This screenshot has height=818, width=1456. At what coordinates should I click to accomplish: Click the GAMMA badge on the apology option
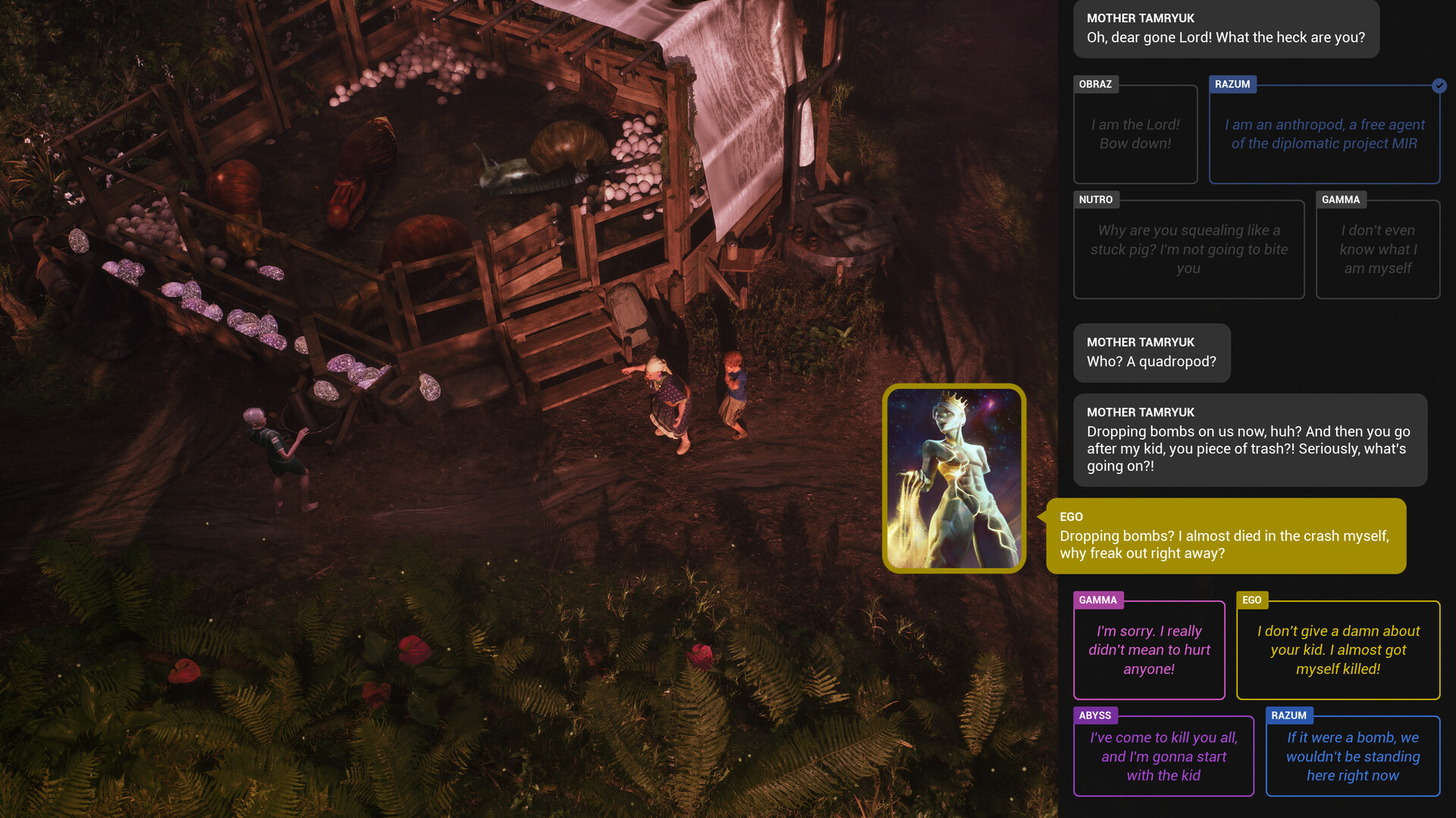[x=1099, y=600]
